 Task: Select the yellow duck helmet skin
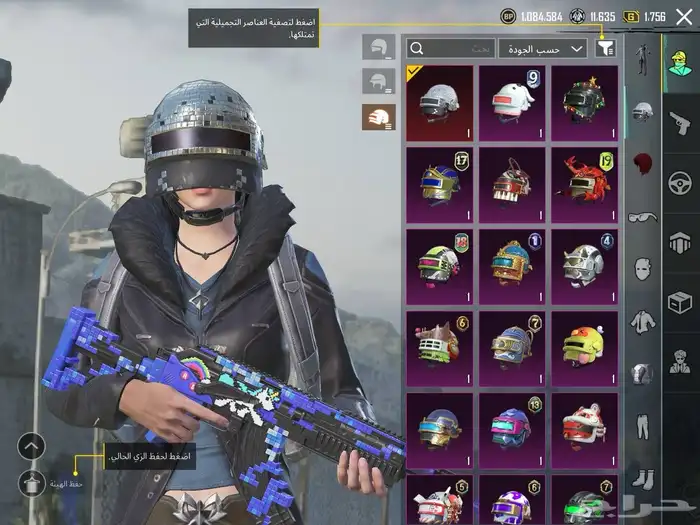584,345
